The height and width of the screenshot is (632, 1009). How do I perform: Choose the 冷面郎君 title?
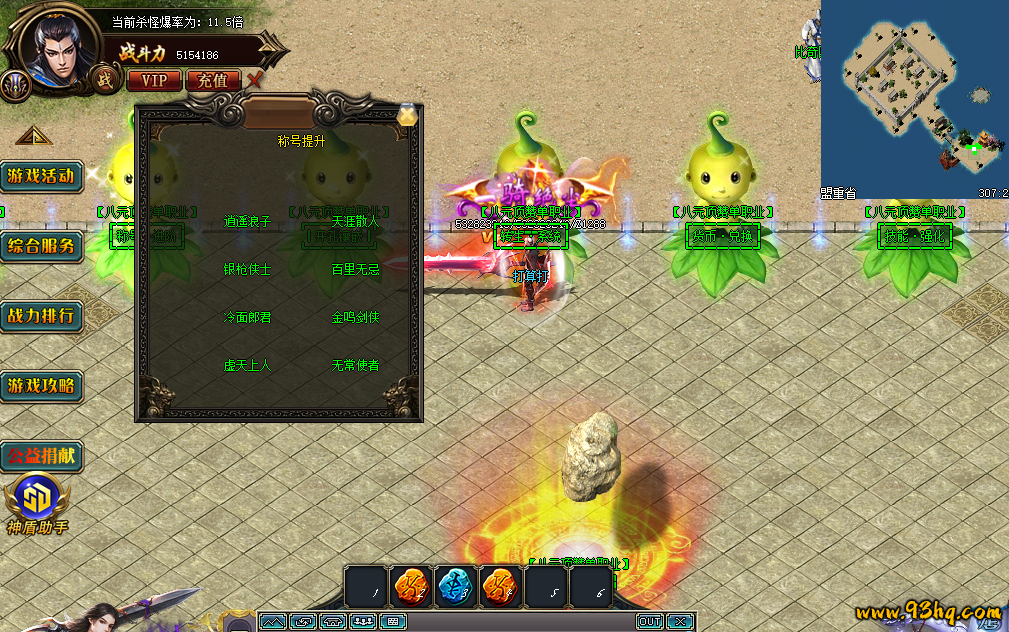pos(247,318)
